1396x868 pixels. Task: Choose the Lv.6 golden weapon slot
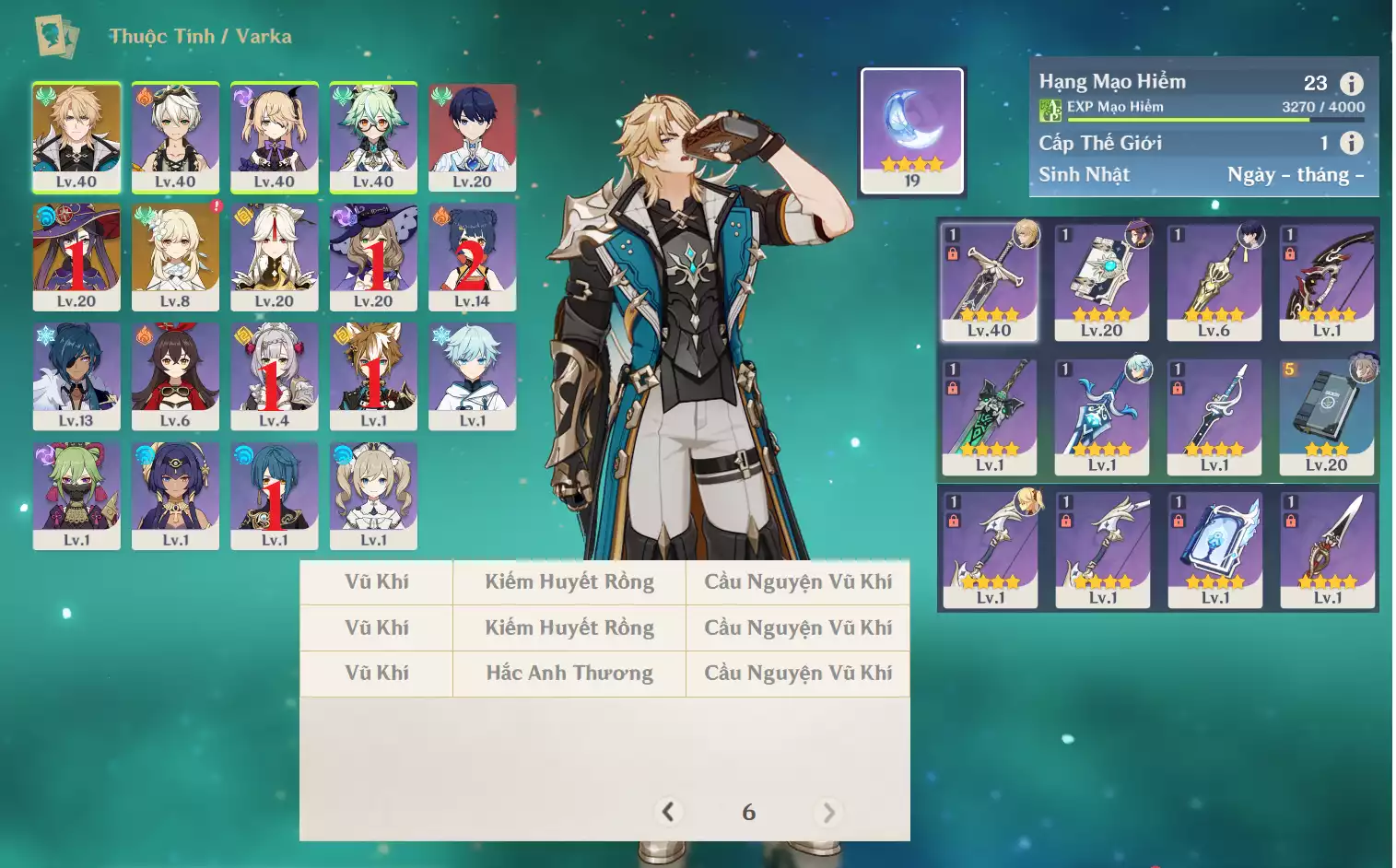click(x=1214, y=281)
